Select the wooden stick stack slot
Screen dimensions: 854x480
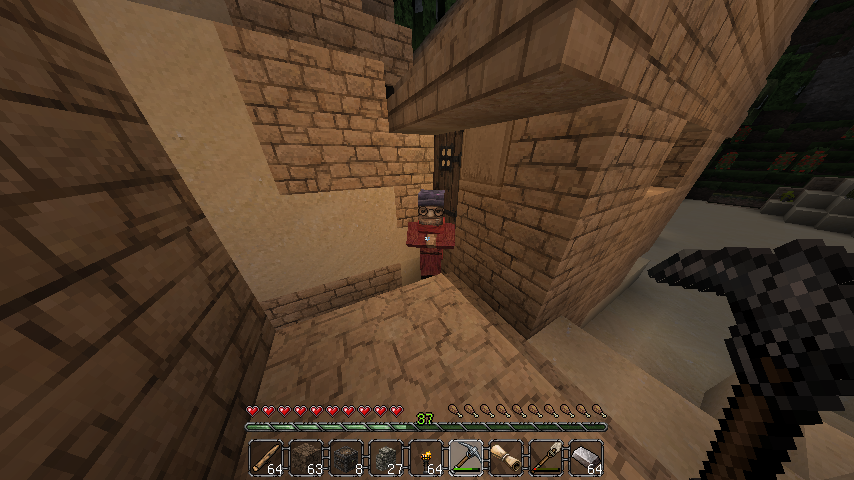pyautogui.click(x=267, y=457)
